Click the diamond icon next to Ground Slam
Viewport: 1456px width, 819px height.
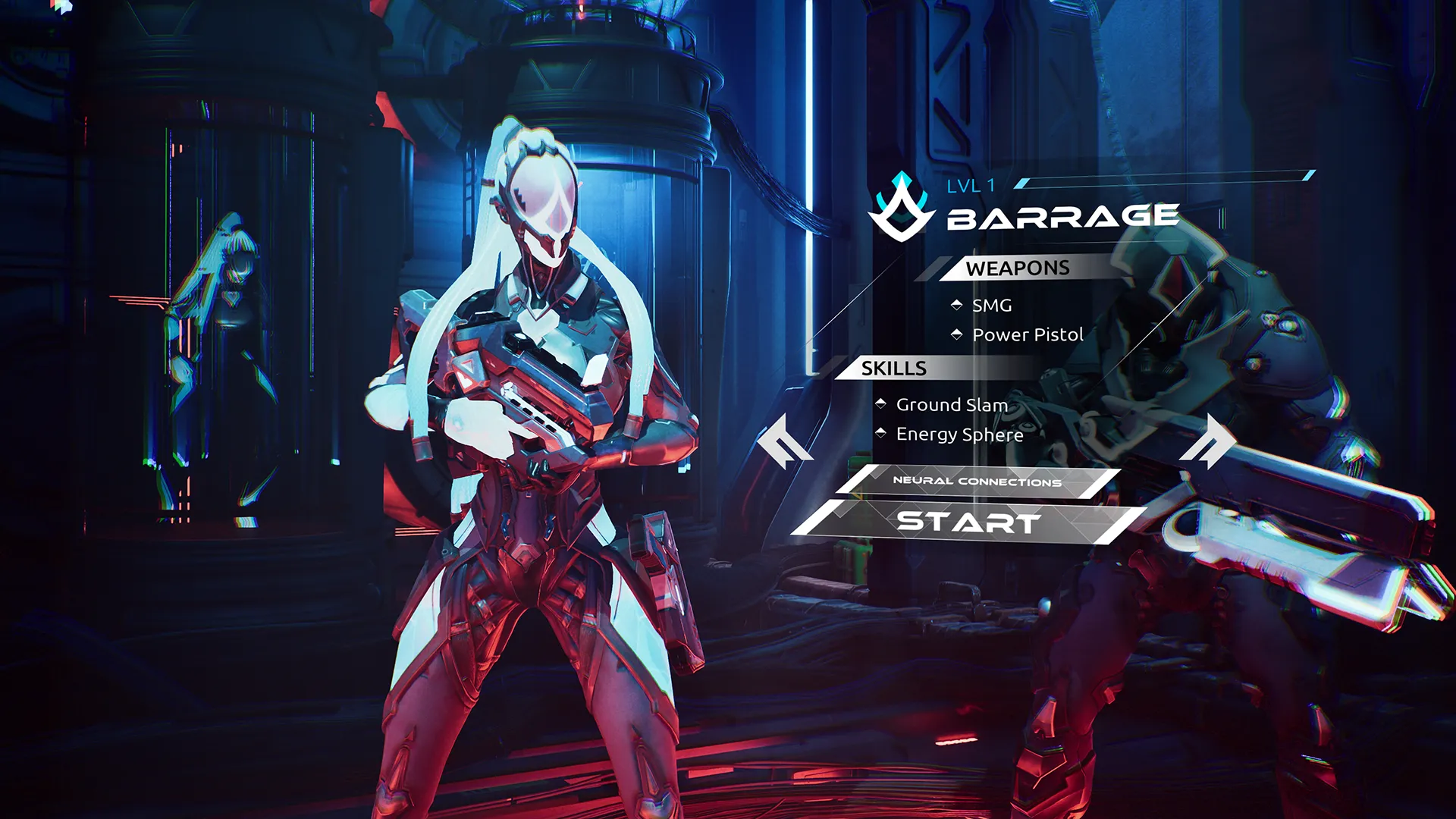(x=879, y=405)
